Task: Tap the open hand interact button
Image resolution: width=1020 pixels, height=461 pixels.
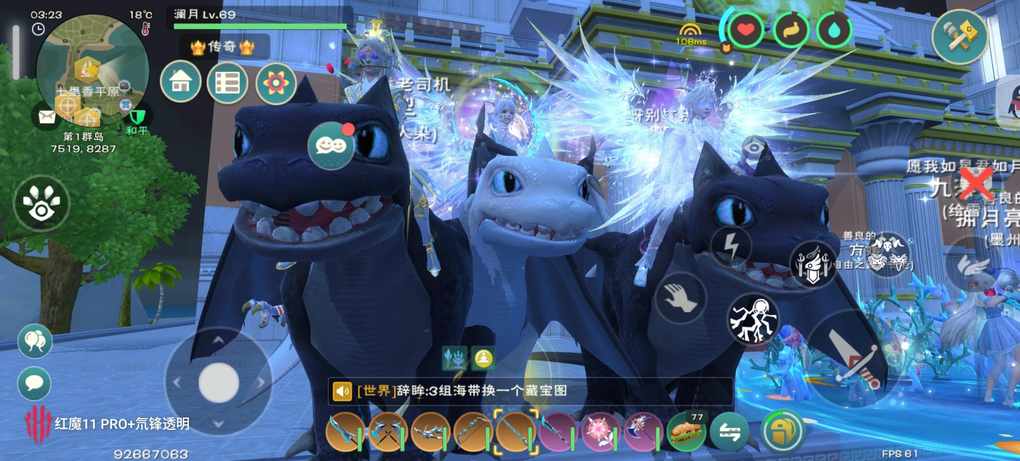Action: coord(680,297)
